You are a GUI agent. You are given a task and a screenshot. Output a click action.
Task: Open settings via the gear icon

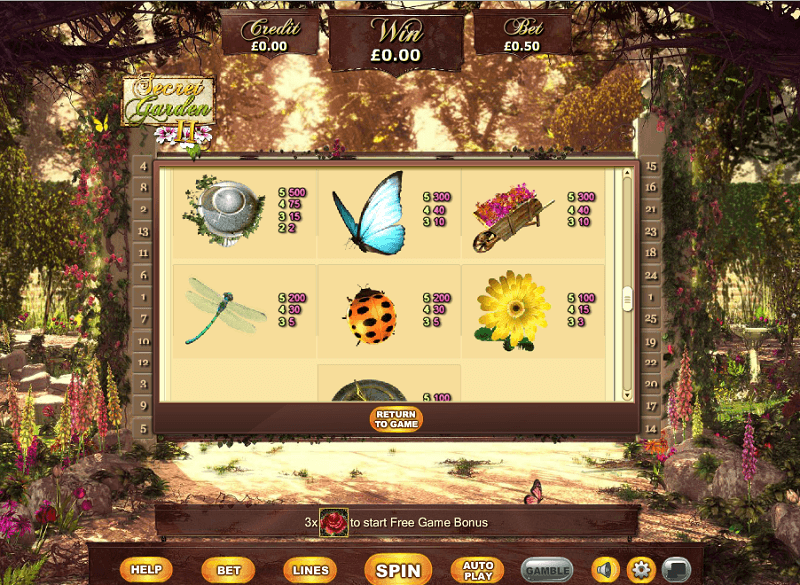(x=641, y=570)
